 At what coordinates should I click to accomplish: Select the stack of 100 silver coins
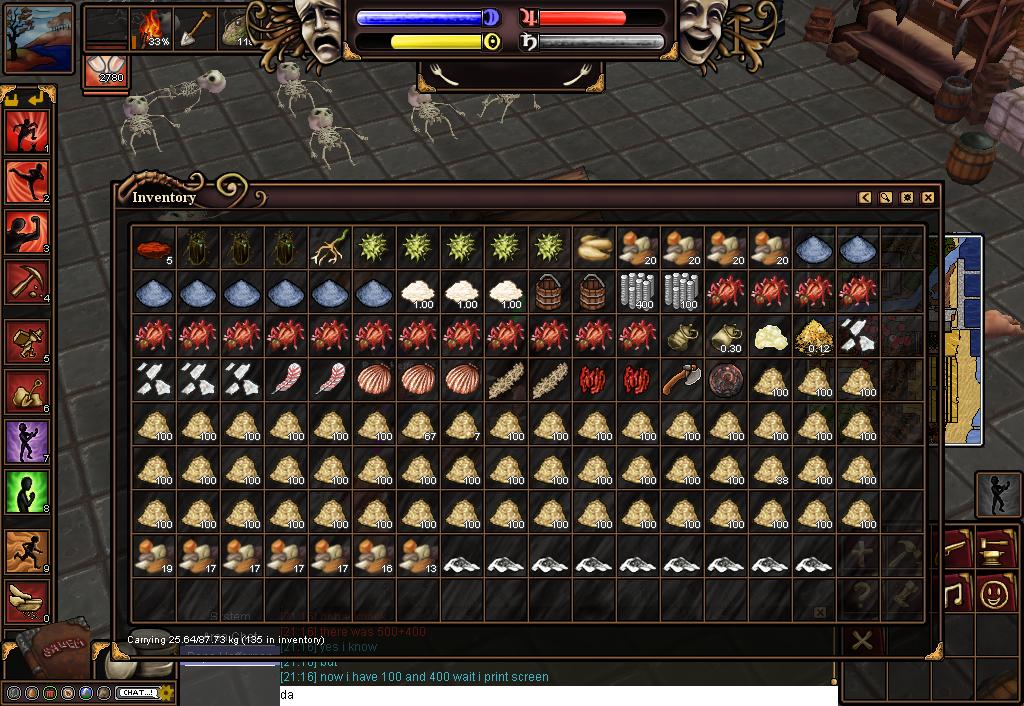pyautogui.click(x=682, y=291)
